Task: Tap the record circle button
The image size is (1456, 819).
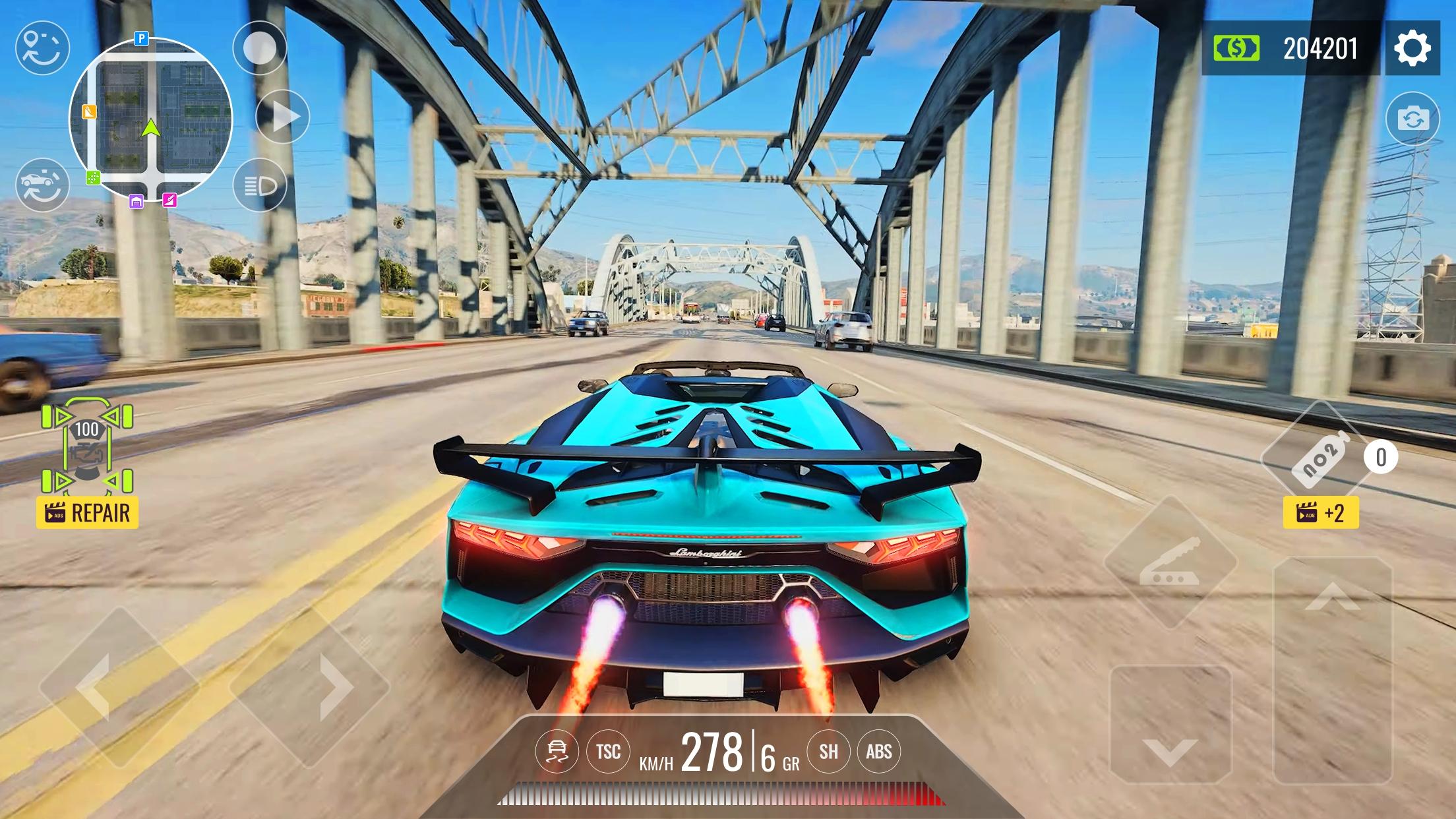Action: pos(260,48)
